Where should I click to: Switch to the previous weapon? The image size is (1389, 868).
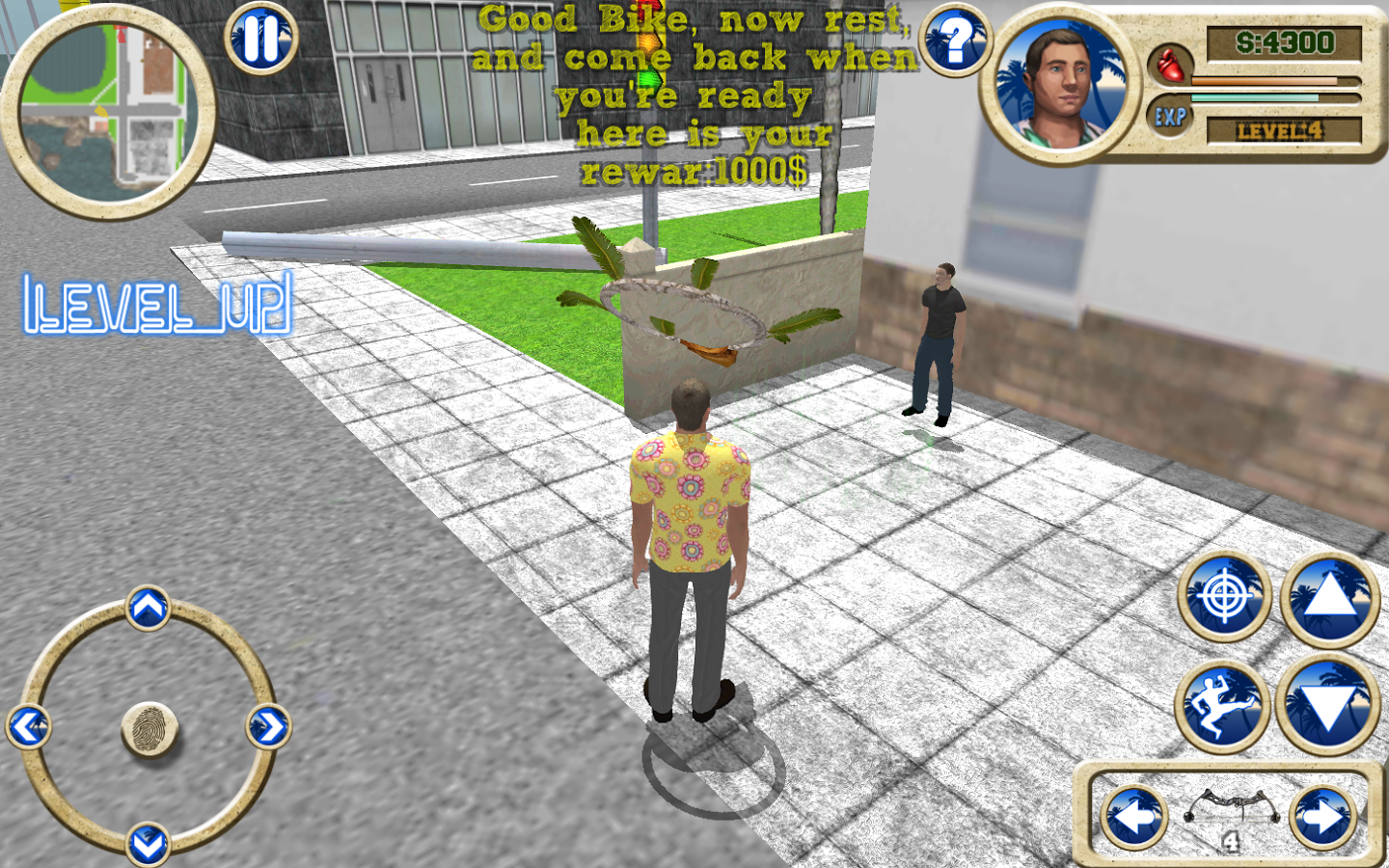pos(1134,818)
